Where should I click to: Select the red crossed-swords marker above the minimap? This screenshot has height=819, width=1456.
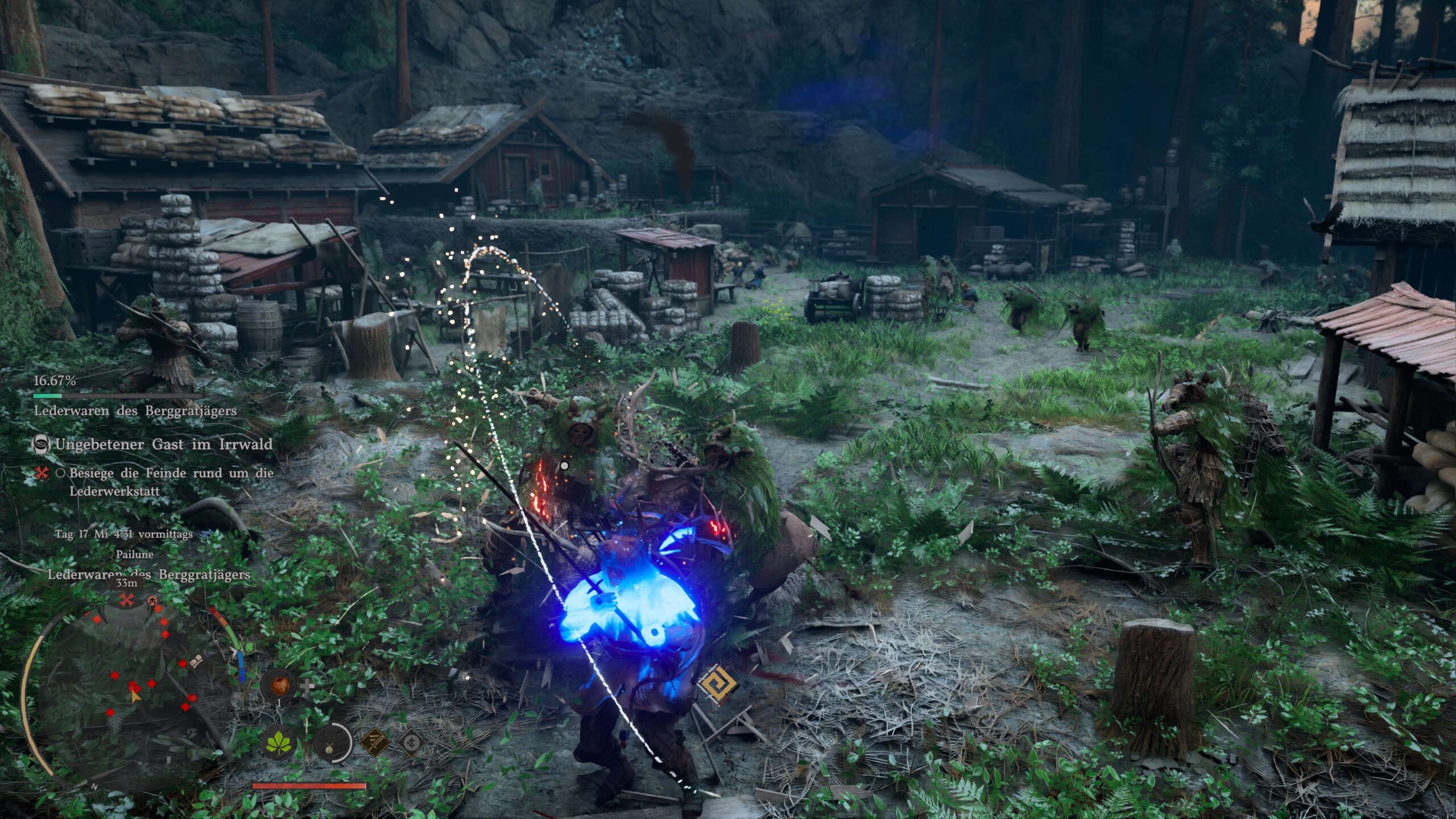coord(127,599)
